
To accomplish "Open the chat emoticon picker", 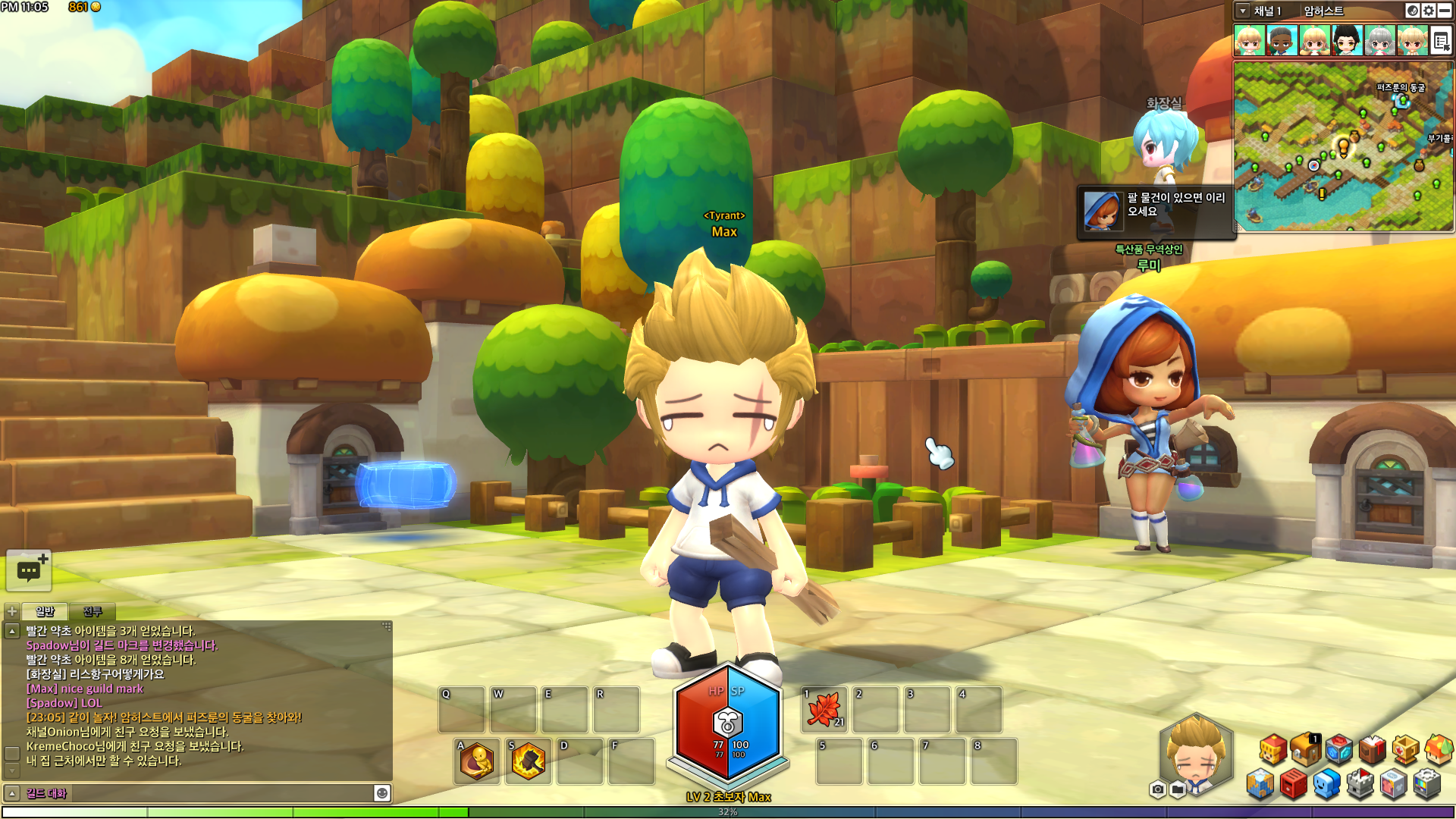I will [382, 793].
